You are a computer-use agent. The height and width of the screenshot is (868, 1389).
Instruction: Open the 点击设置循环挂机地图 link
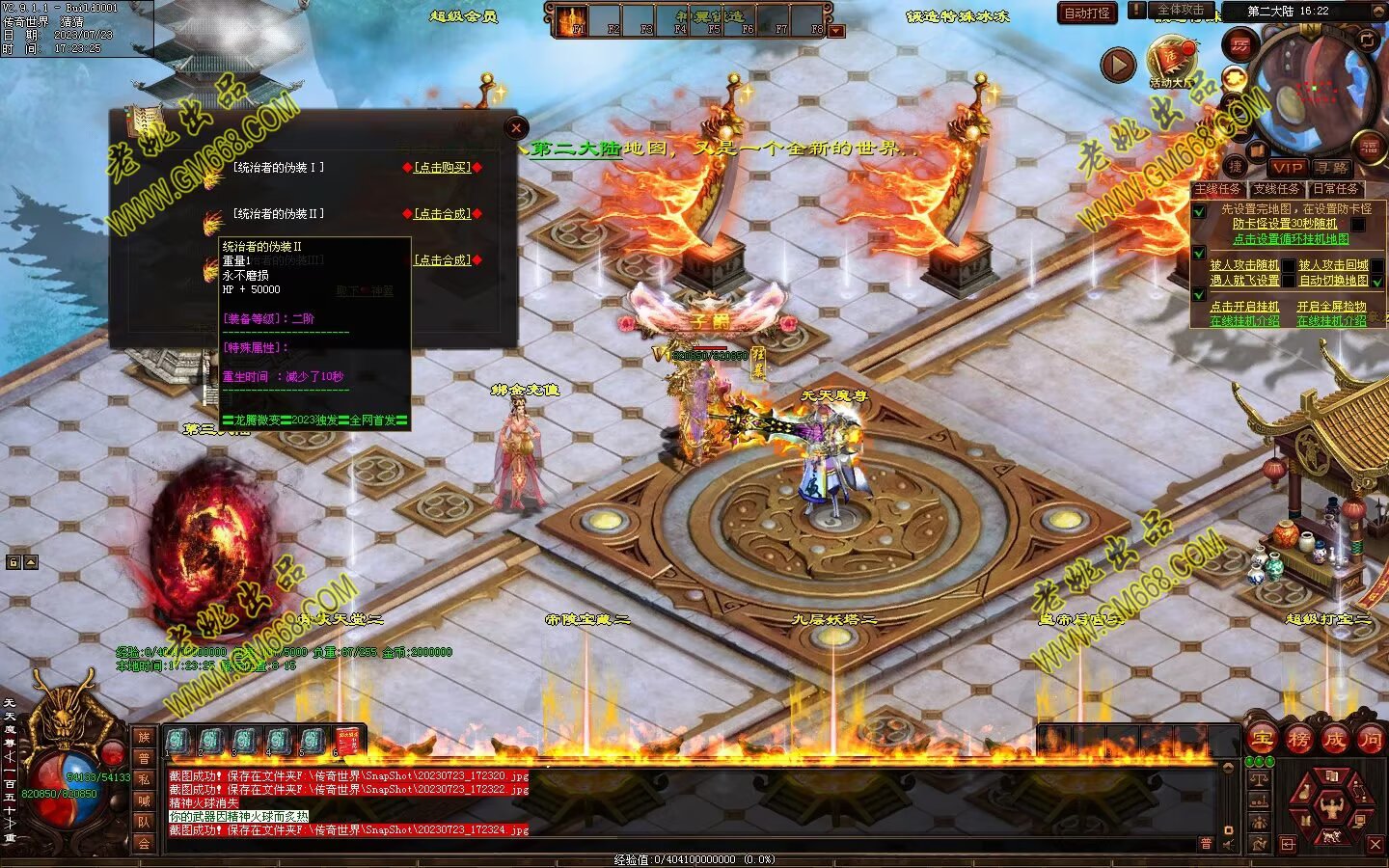(x=1291, y=239)
